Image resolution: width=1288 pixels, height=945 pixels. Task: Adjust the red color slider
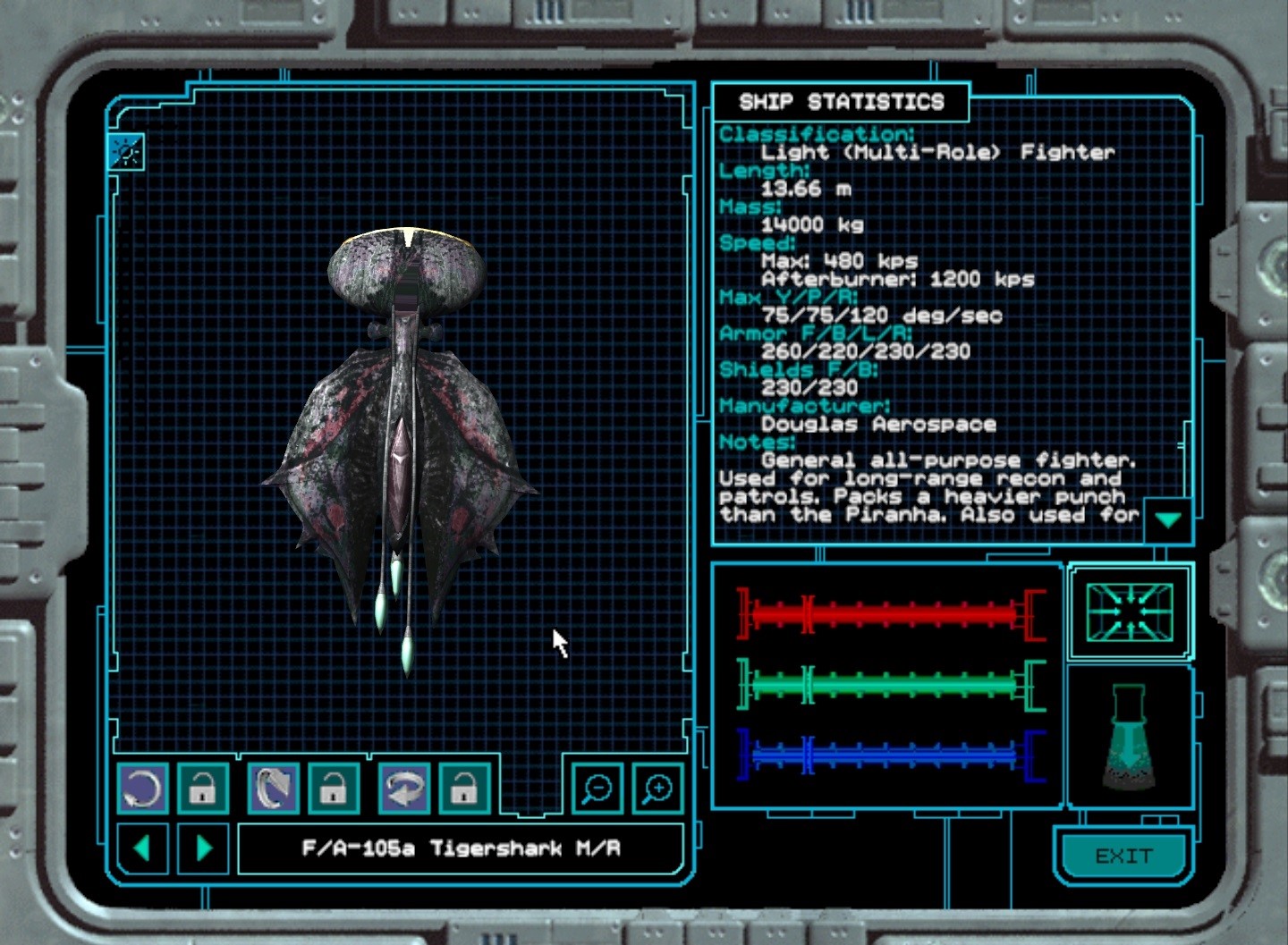coord(890,614)
